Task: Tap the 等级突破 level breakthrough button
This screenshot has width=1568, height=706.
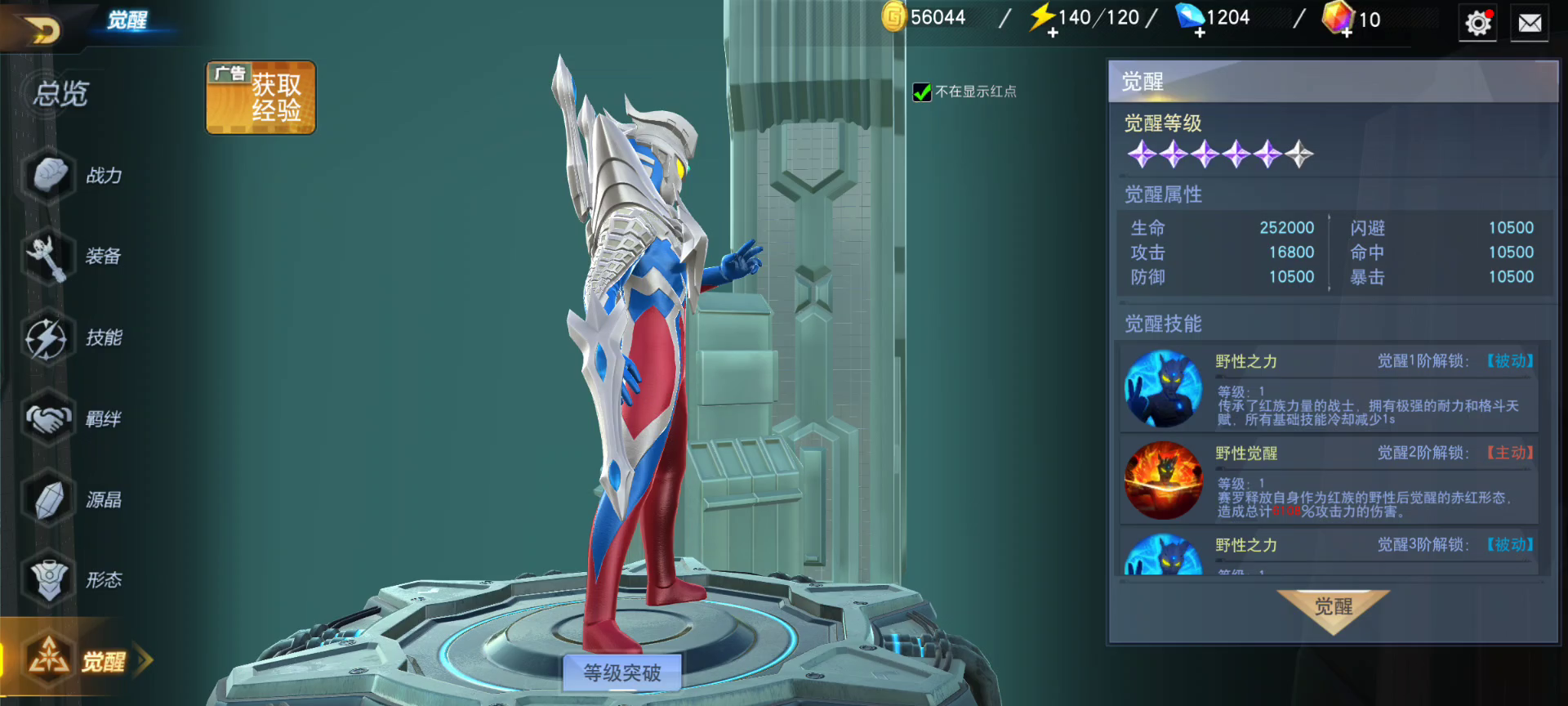Action: click(x=622, y=672)
